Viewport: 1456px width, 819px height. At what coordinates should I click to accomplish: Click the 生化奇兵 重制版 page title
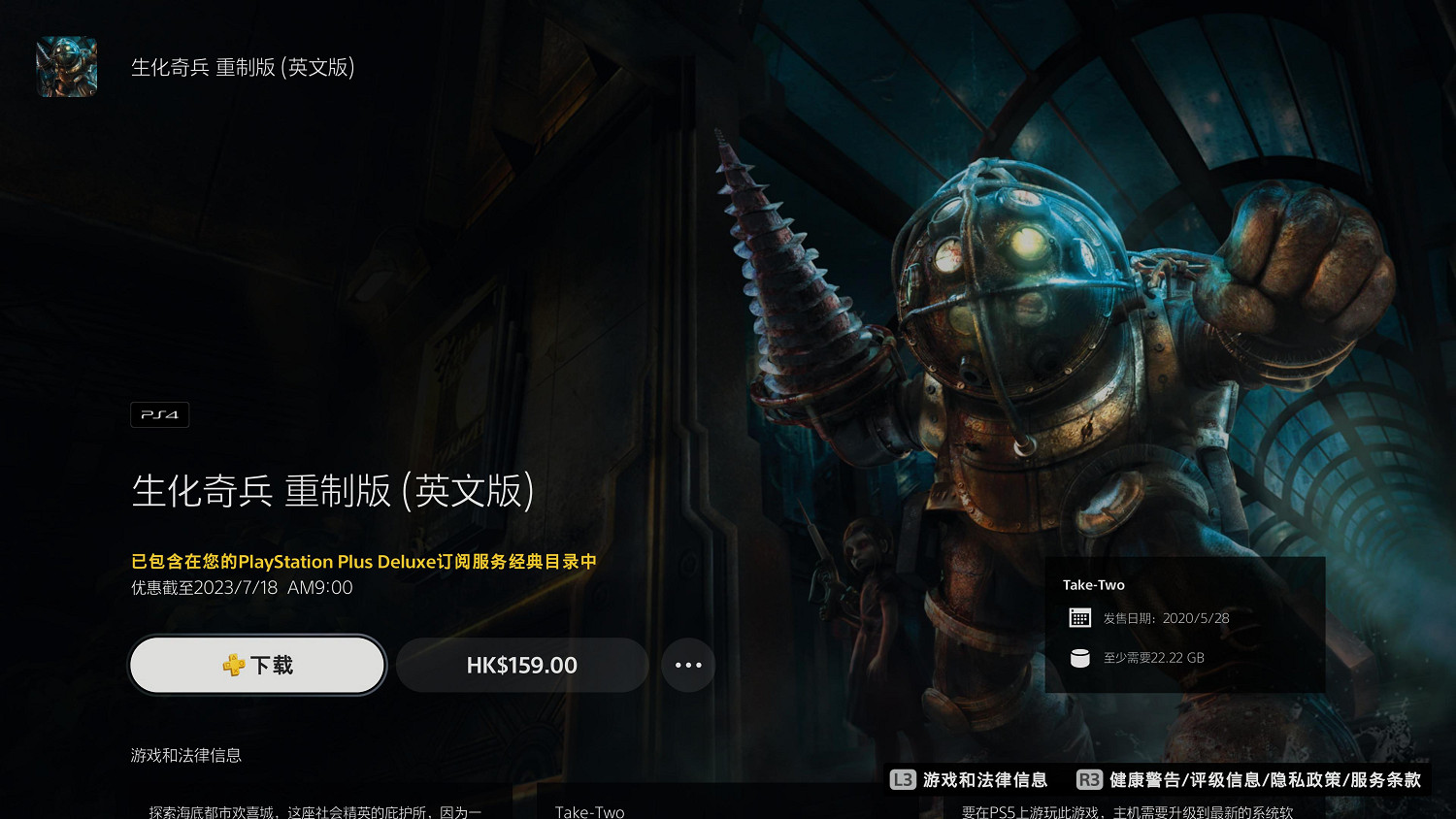[330, 492]
